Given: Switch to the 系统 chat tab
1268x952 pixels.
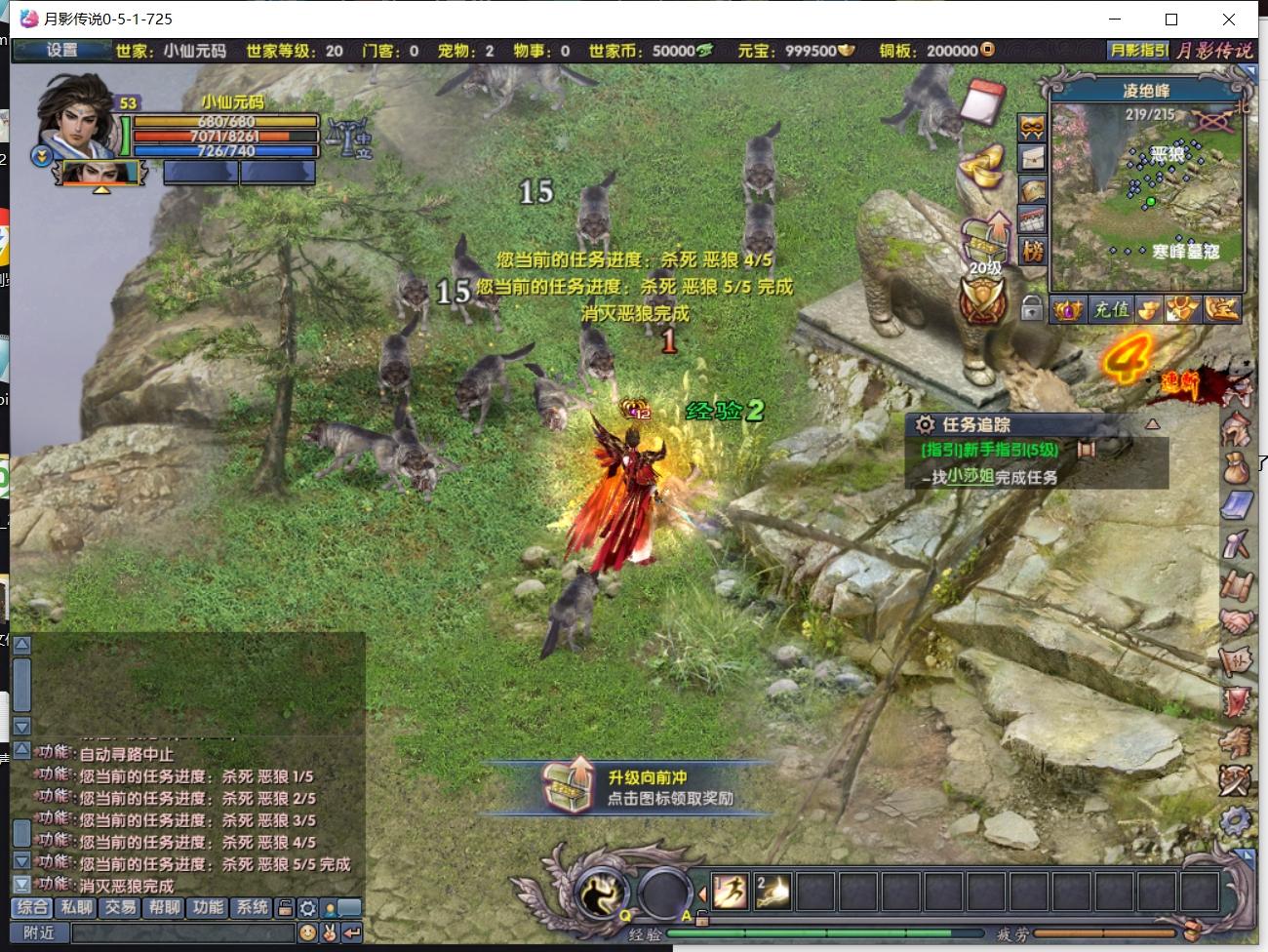Looking at the screenshot, I should coord(252,907).
